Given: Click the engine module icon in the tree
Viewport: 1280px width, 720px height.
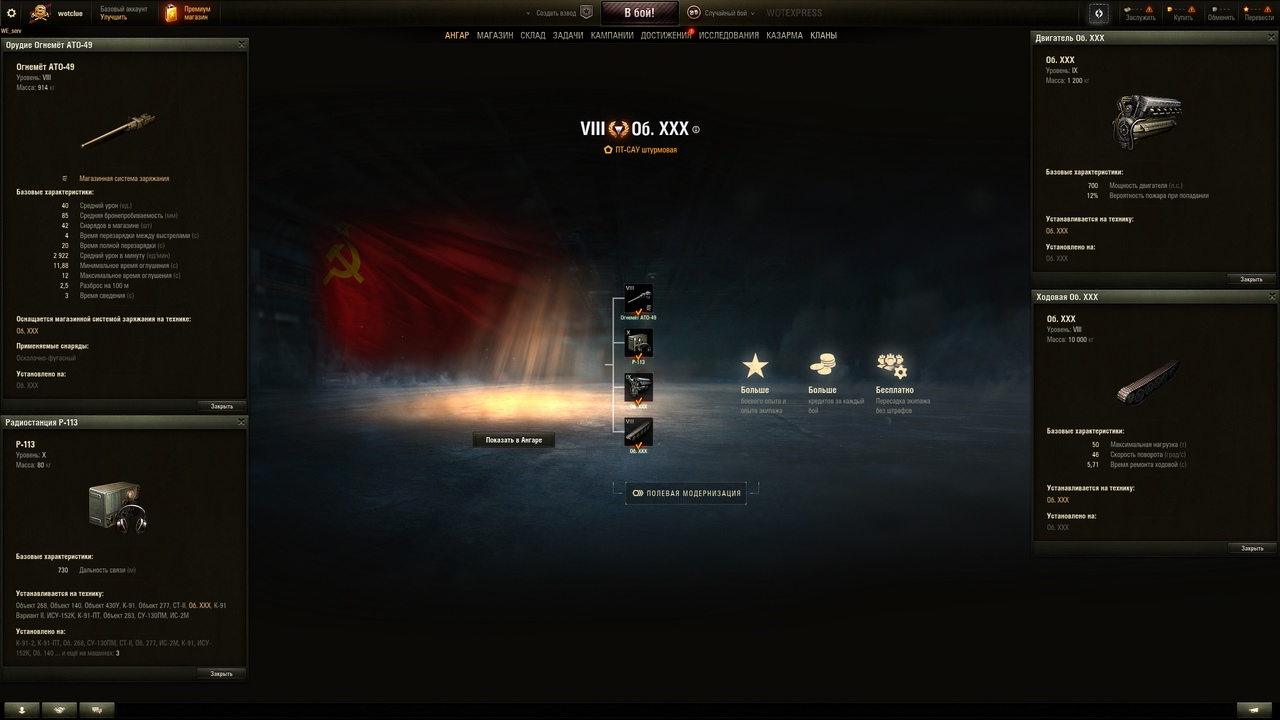Looking at the screenshot, I should [x=639, y=387].
